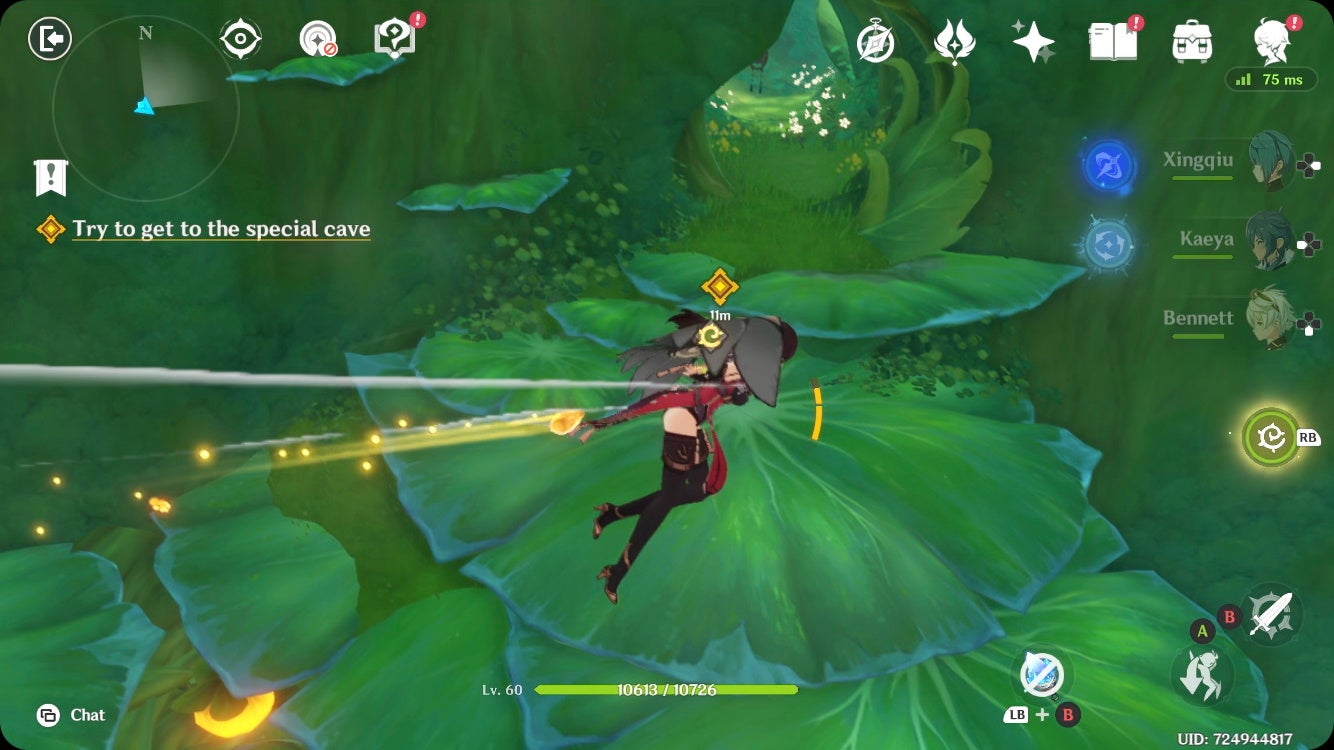Click the leave party exit icon top left
Viewport: 1334px width, 750px height.
[49, 39]
